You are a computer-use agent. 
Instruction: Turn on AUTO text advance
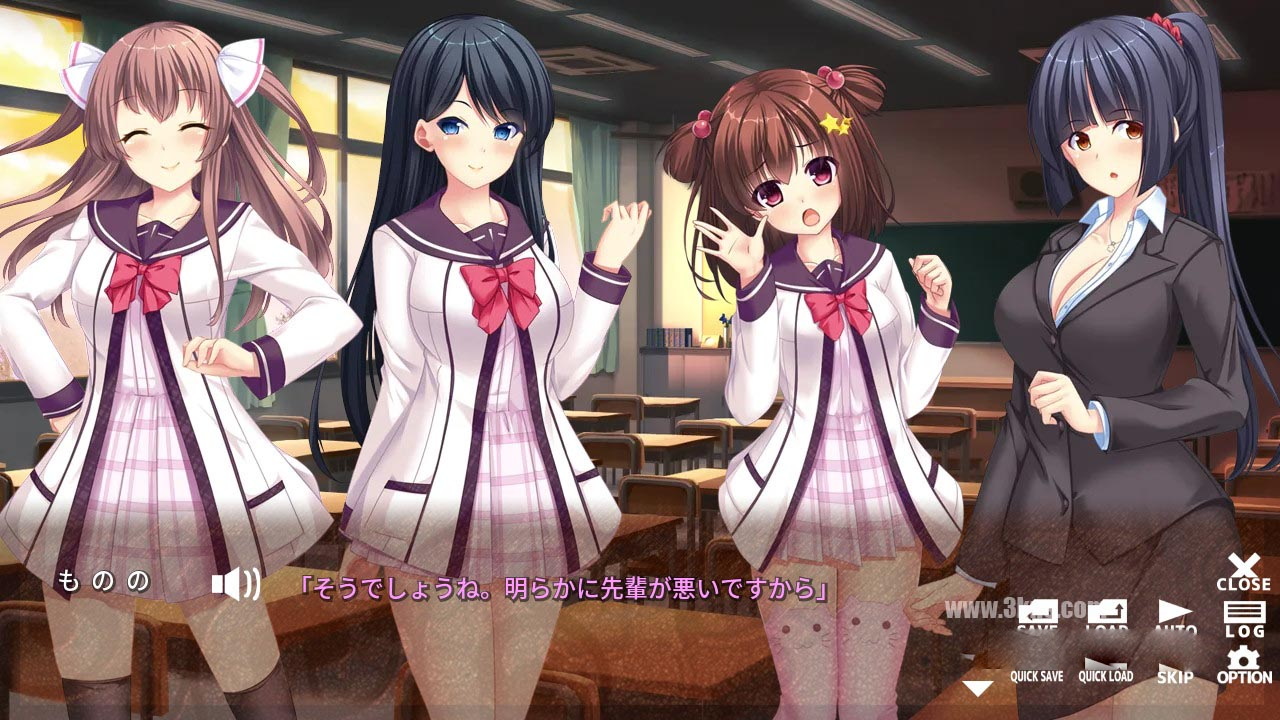(1175, 617)
